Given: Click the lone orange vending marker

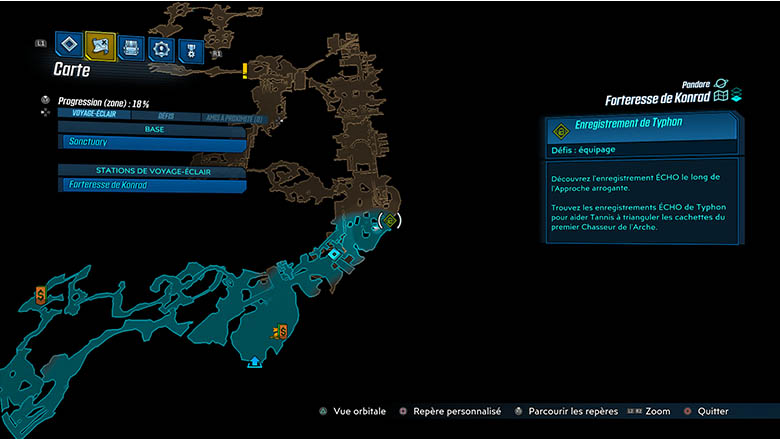Looking at the screenshot, I should point(40,294).
